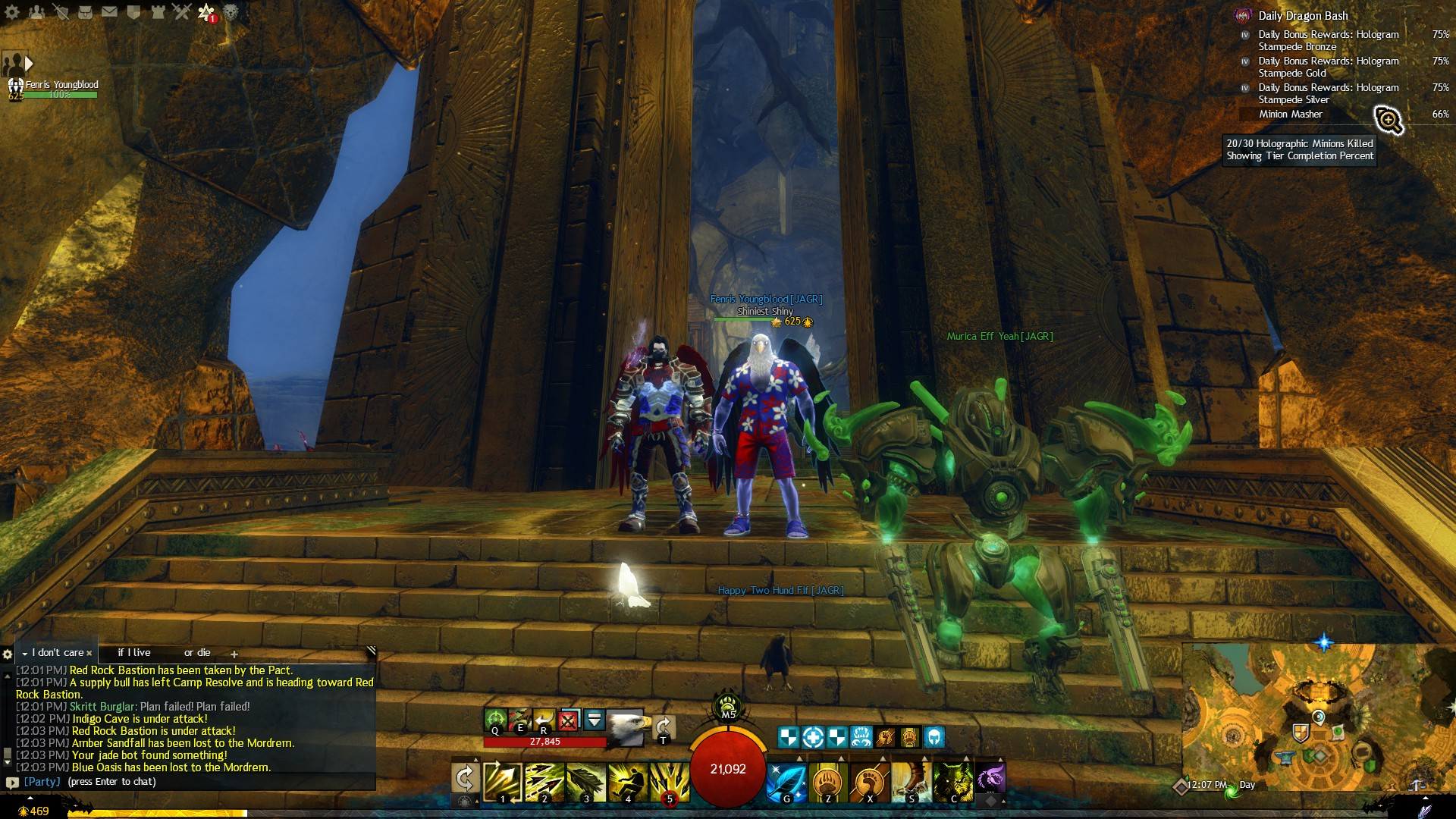Open the game menu gear icon

point(12,12)
